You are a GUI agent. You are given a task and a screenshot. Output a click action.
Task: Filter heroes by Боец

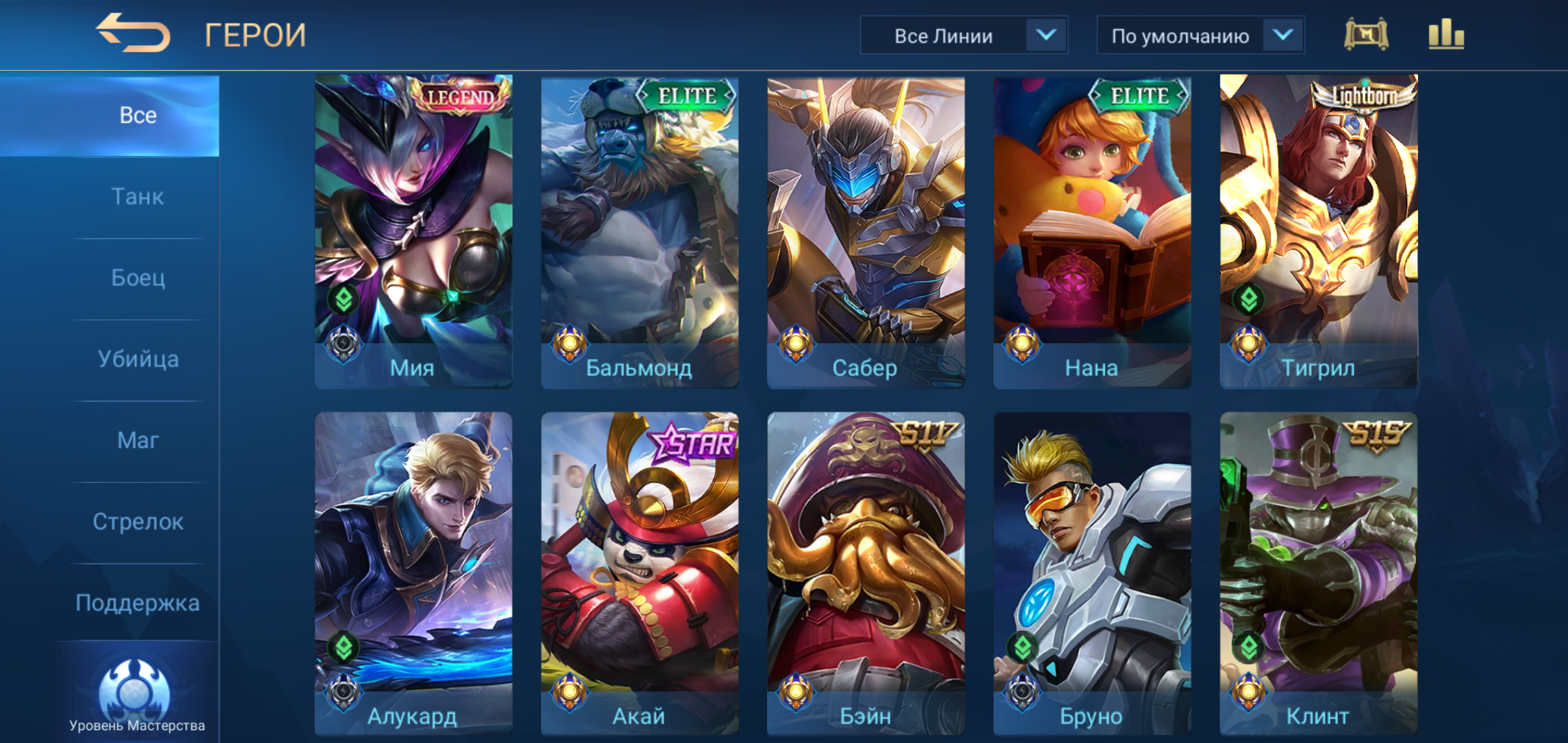point(138,278)
